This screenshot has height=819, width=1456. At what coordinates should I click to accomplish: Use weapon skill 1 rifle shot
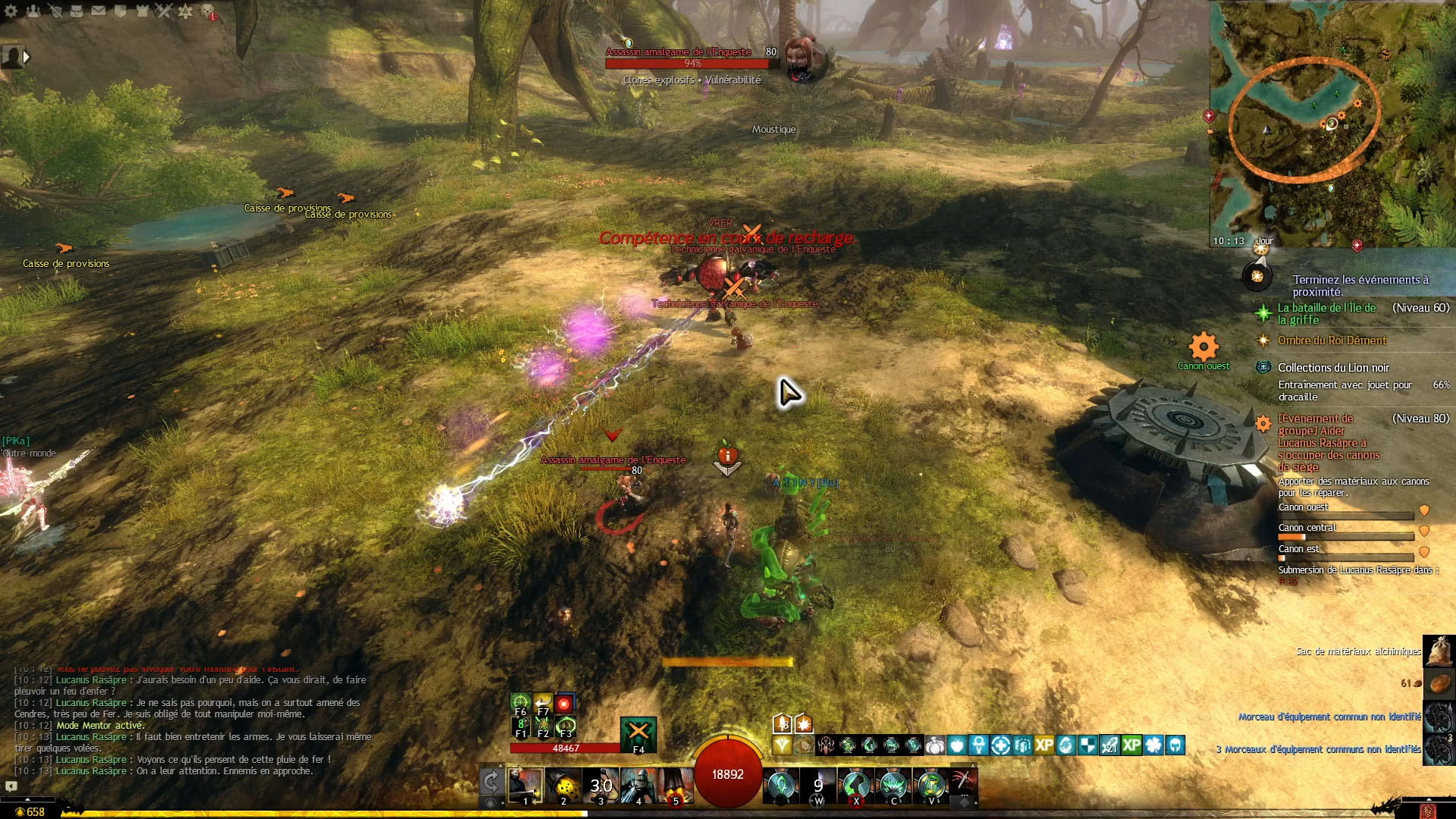tap(525, 784)
